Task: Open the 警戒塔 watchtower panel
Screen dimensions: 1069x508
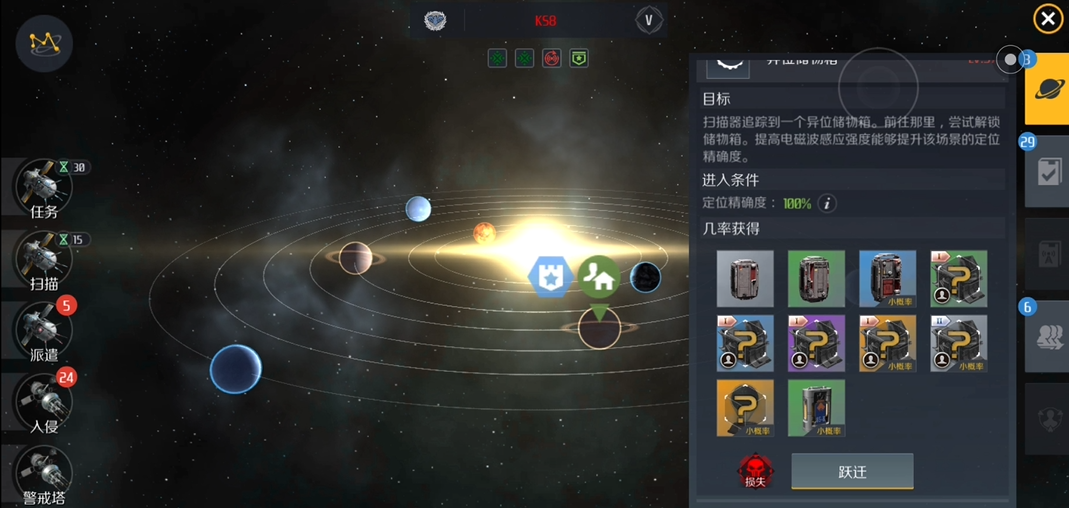Action: tap(43, 472)
